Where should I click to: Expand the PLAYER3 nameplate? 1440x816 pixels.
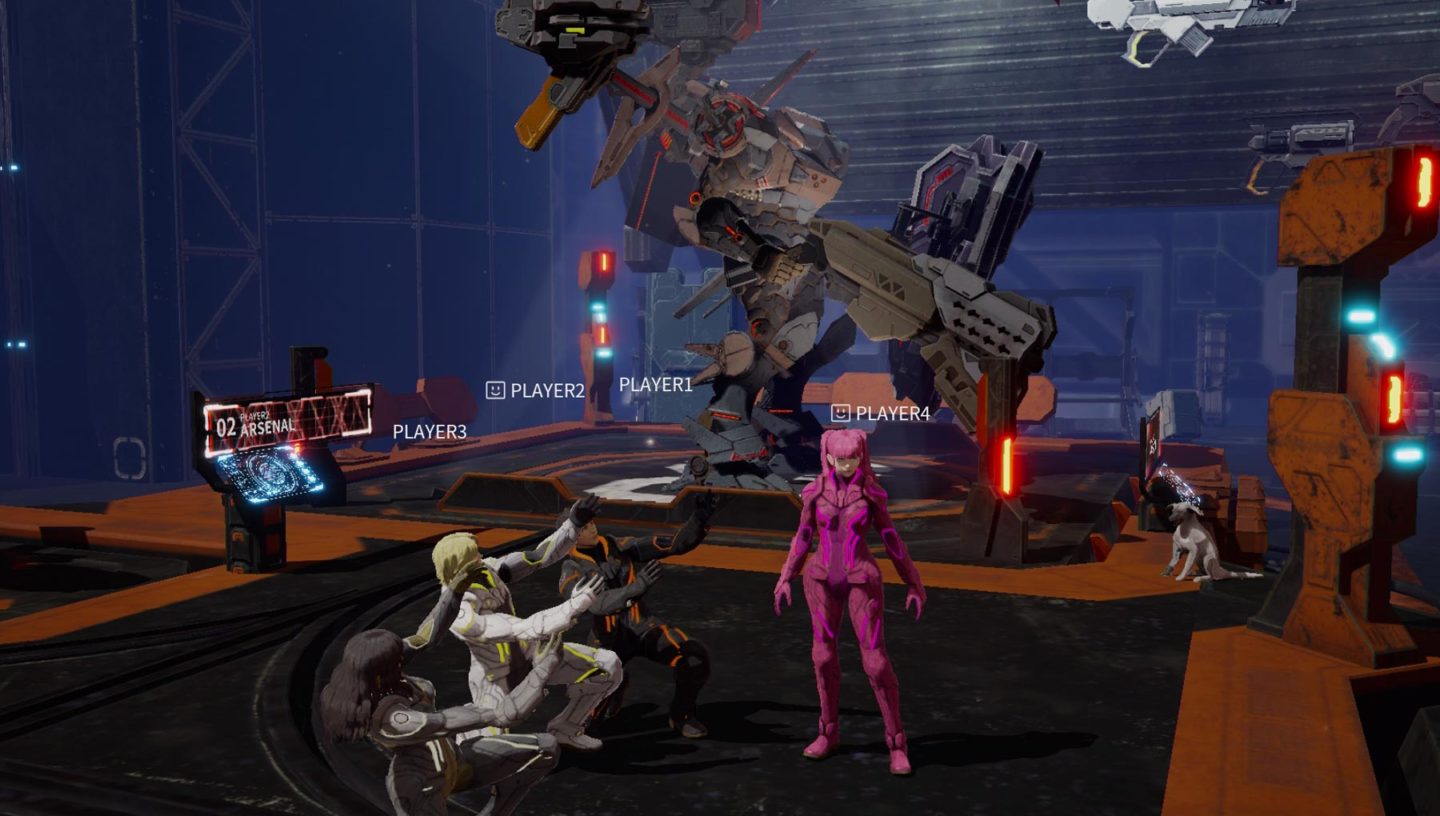(x=428, y=434)
